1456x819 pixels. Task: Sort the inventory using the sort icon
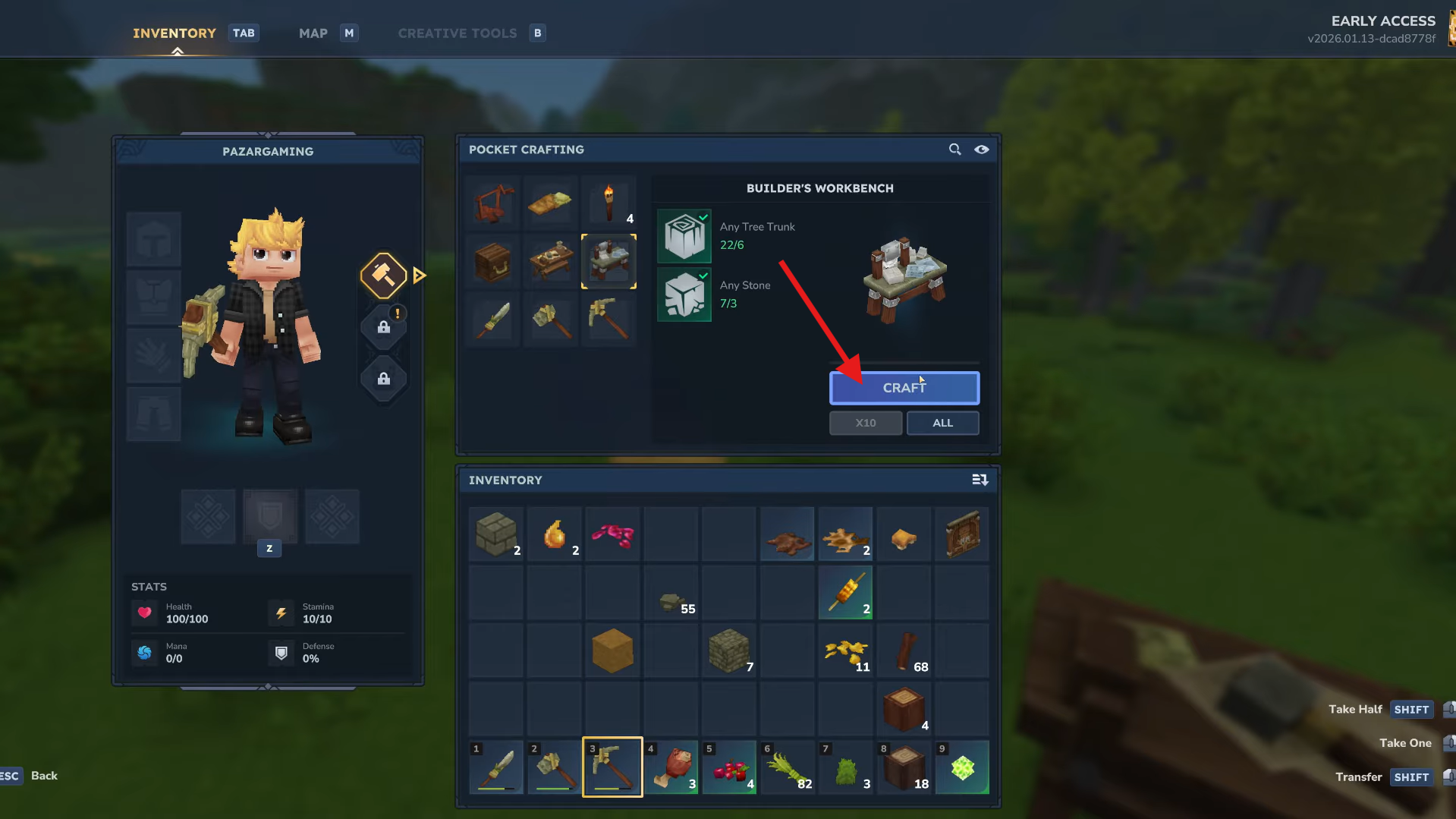(980, 480)
